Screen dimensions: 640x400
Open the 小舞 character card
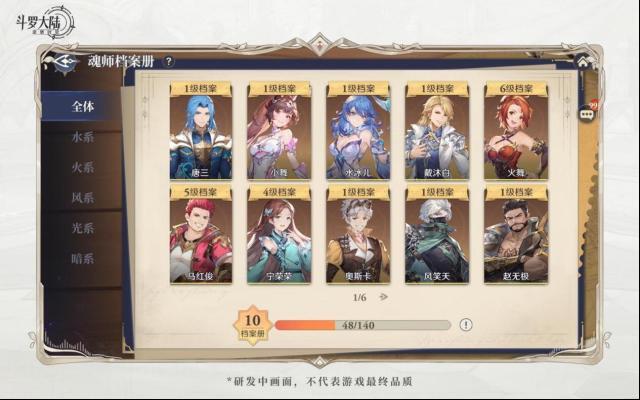279,132
